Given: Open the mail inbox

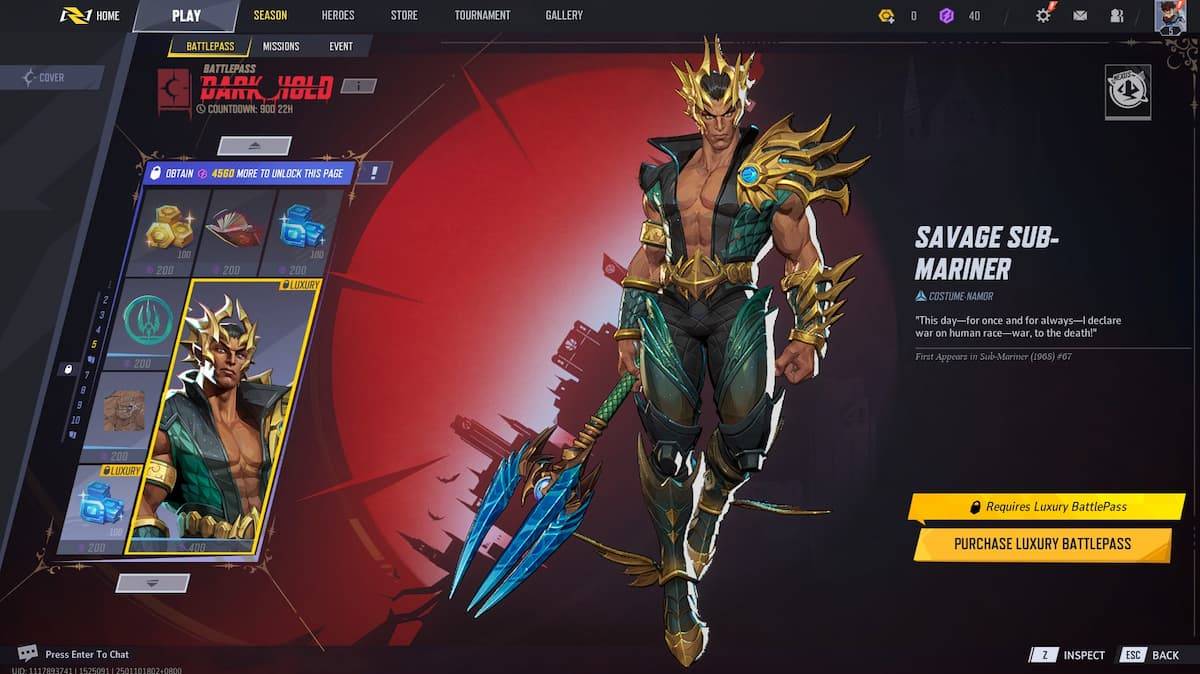Looking at the screenshot, I should point(1080,15).
